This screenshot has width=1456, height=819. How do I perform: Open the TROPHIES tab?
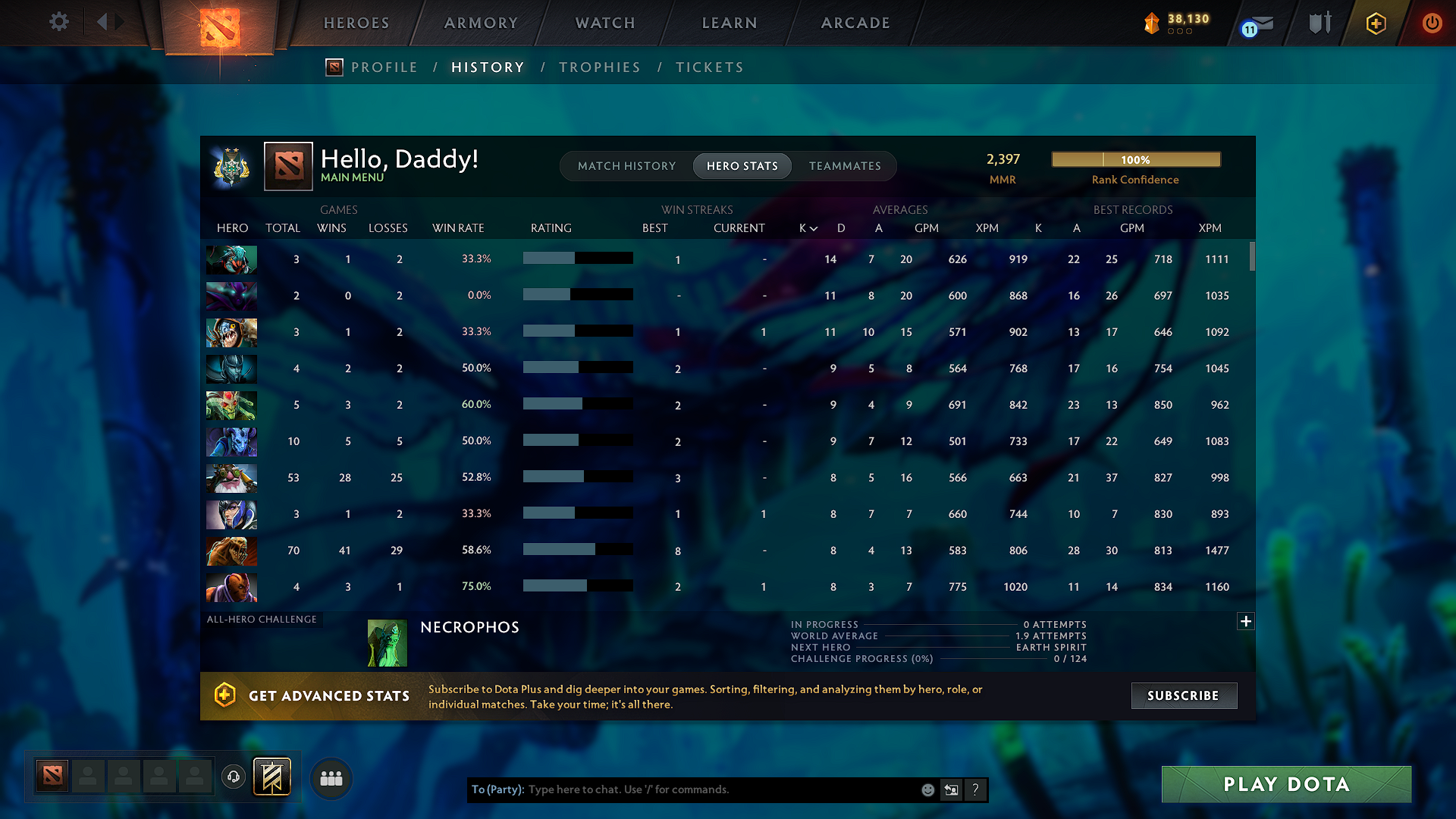599,67
